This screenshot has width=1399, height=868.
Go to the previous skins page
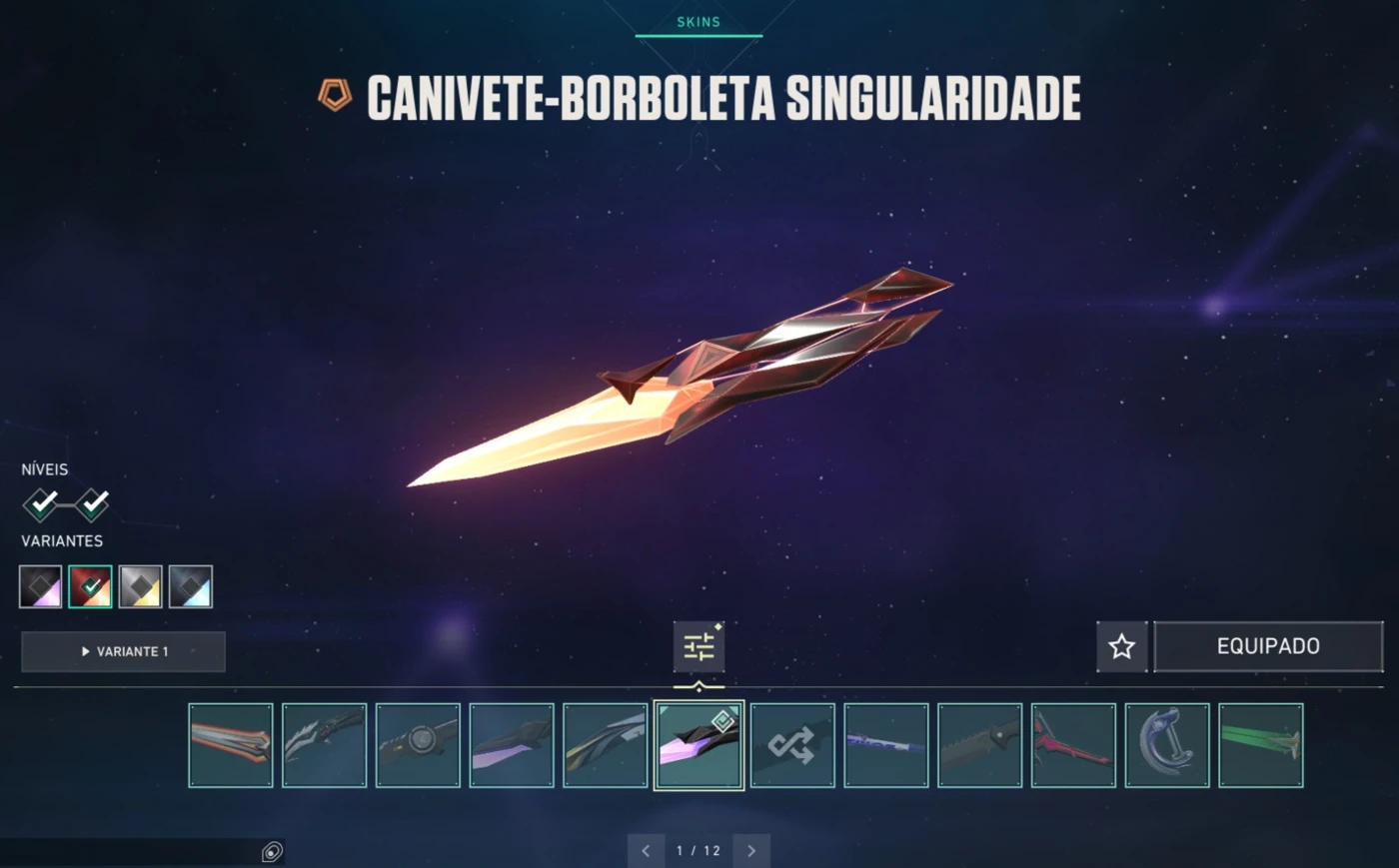[646, 851]
